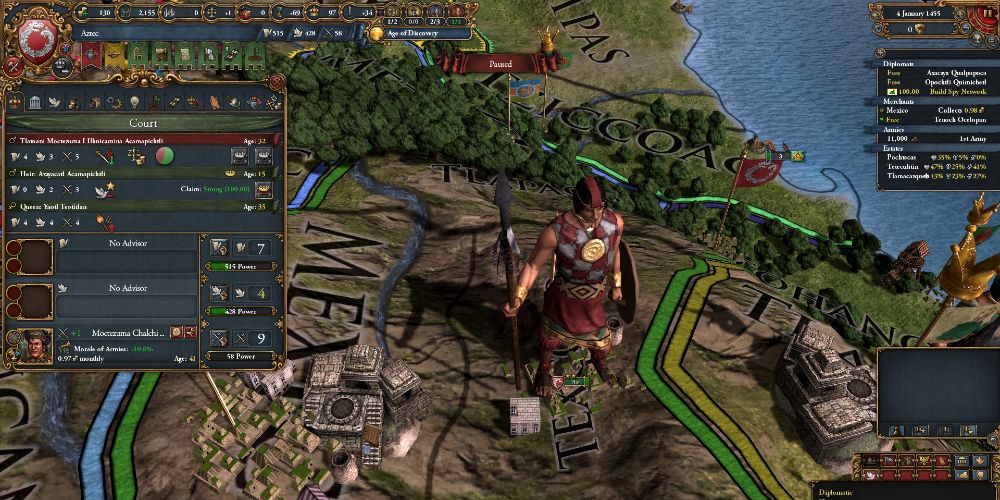Click the Paused banner at top
The height and width of the screenshot is (500, 1000).
pyautogui.click(x=501, y=63)
